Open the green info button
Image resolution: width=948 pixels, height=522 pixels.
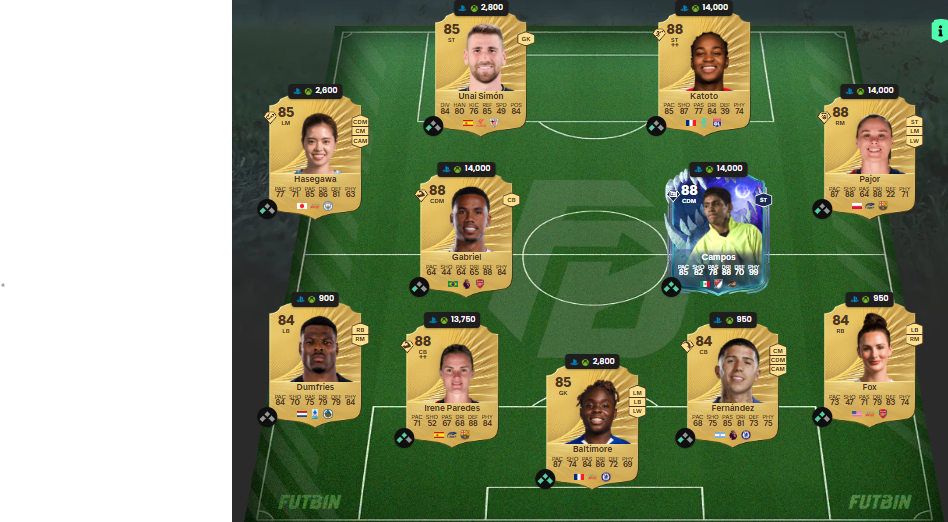[x=939, y=30]
